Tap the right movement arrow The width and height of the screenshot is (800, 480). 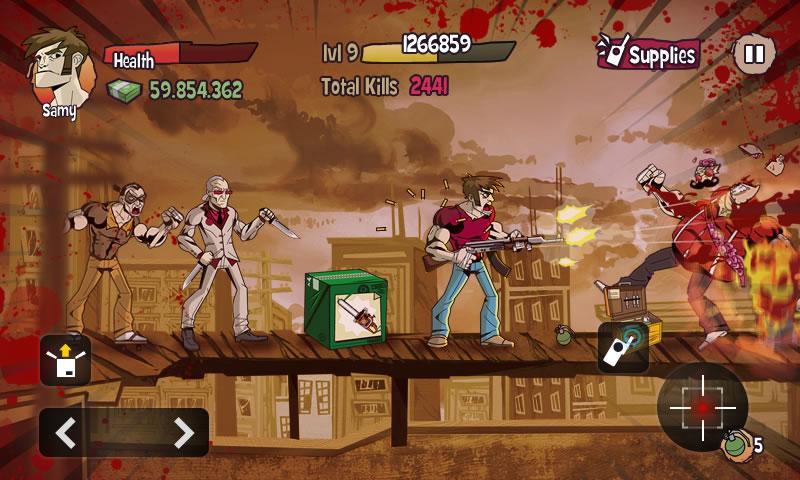pos(183,433)
